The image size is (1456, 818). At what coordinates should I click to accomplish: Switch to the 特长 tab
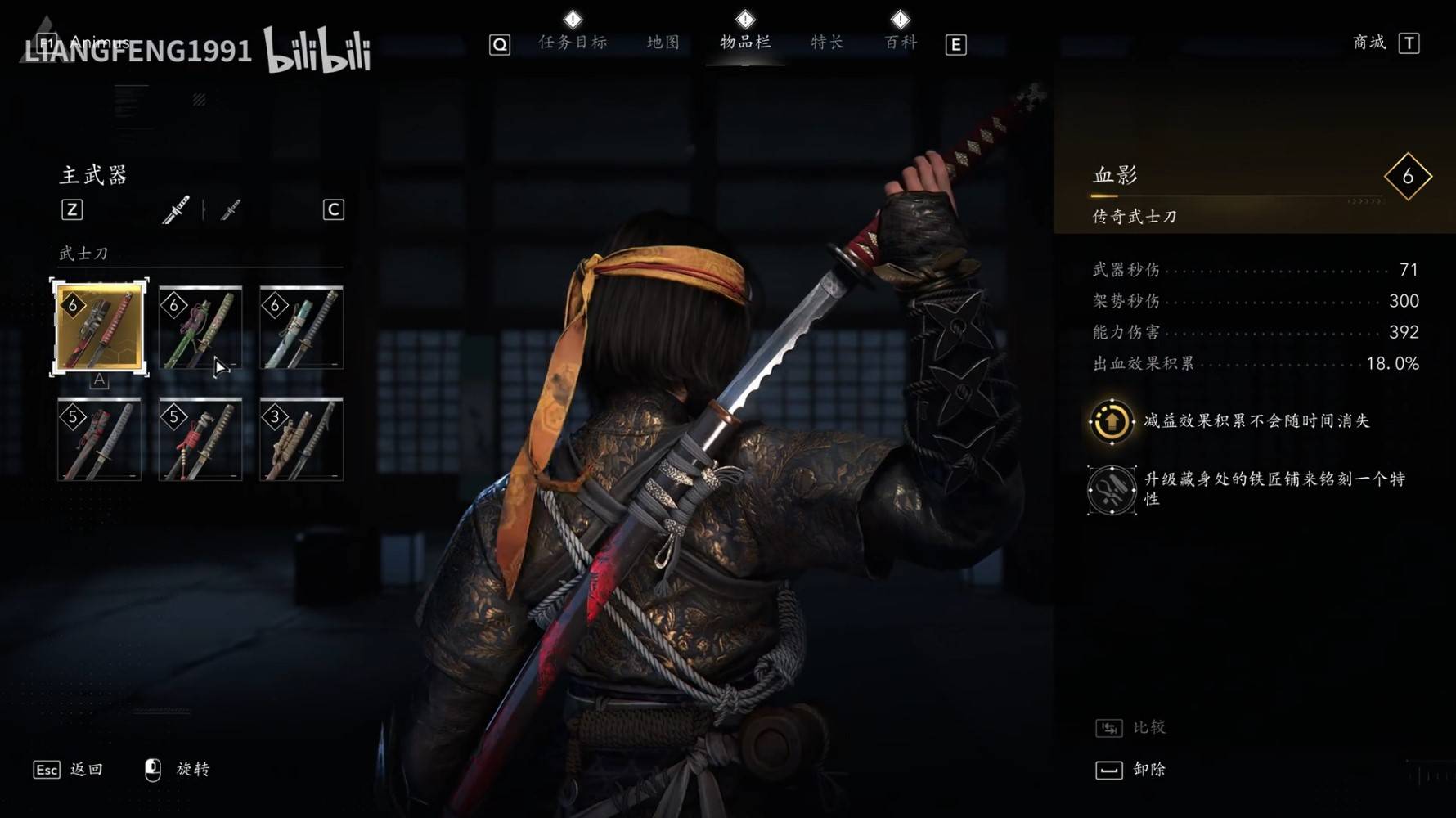(825, 43)
